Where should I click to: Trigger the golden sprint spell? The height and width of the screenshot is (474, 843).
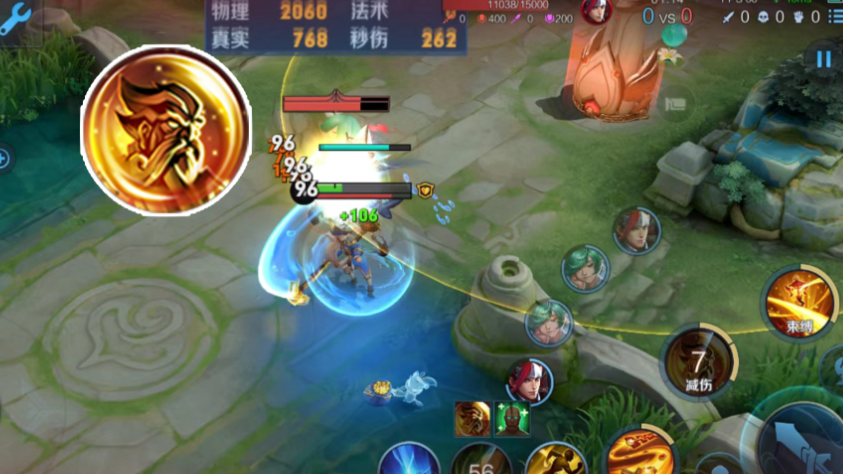click(x=555, y=462)
